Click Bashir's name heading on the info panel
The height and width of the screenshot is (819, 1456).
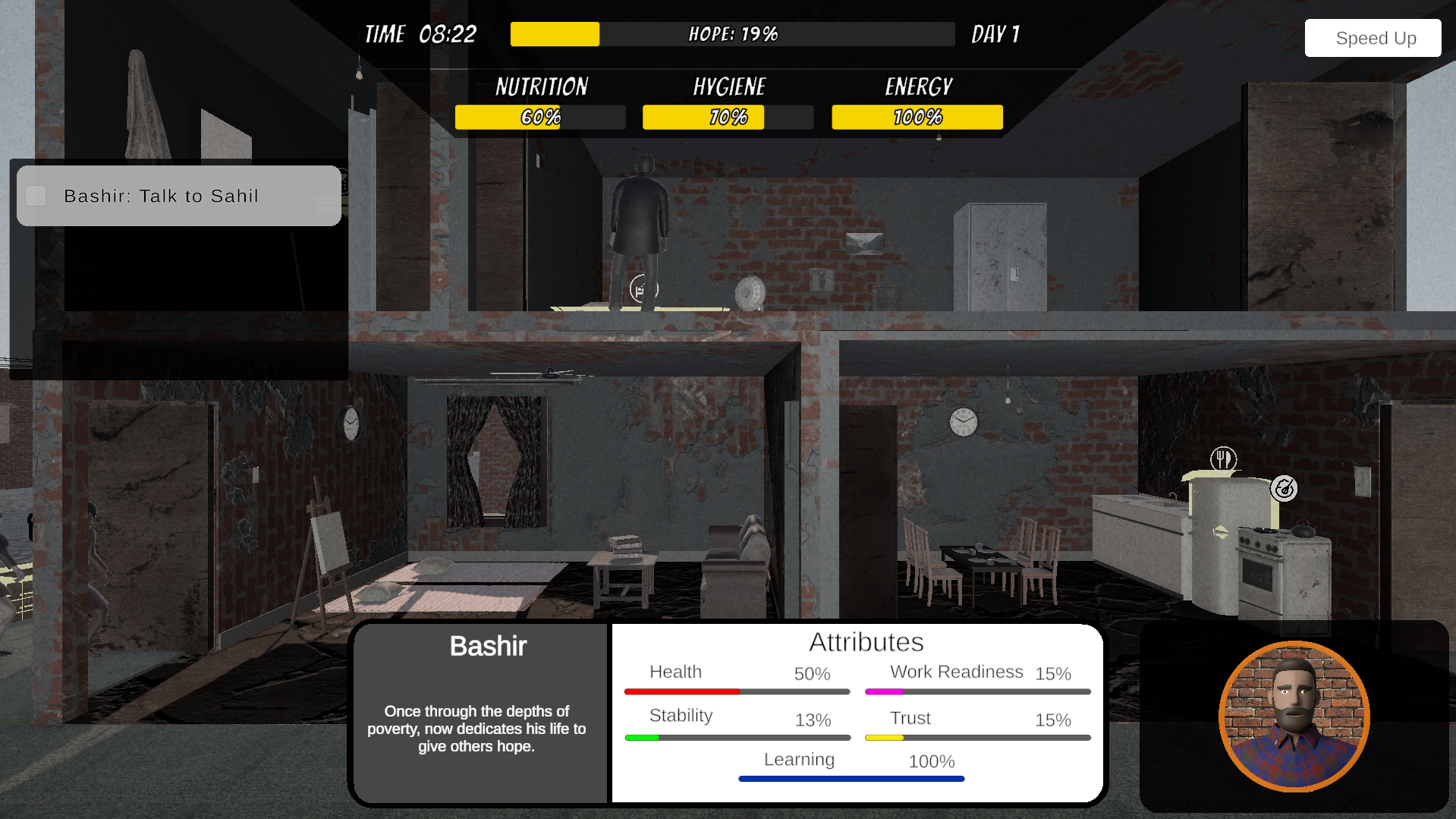[487, 646]
